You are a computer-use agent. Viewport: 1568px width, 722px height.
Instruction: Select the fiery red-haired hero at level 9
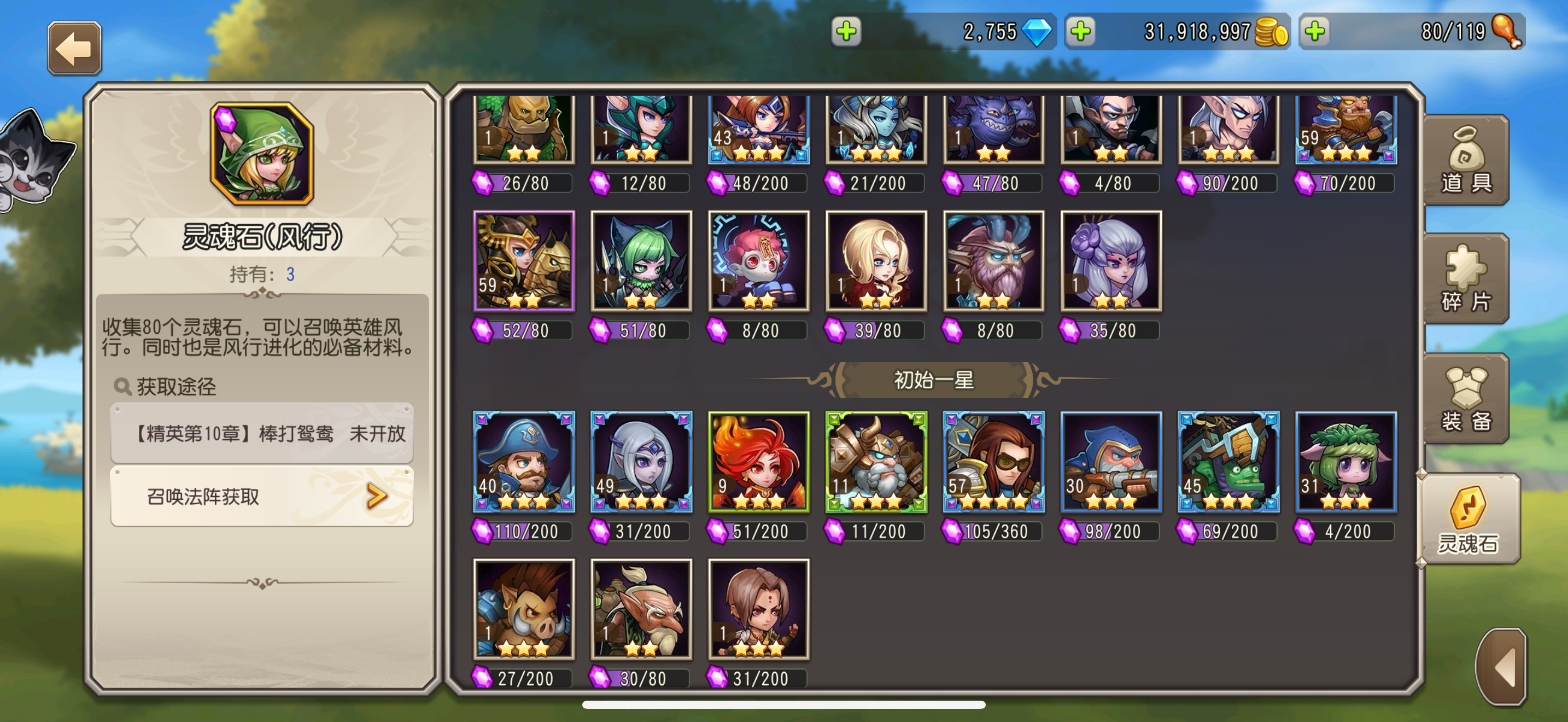pos(758,464)
